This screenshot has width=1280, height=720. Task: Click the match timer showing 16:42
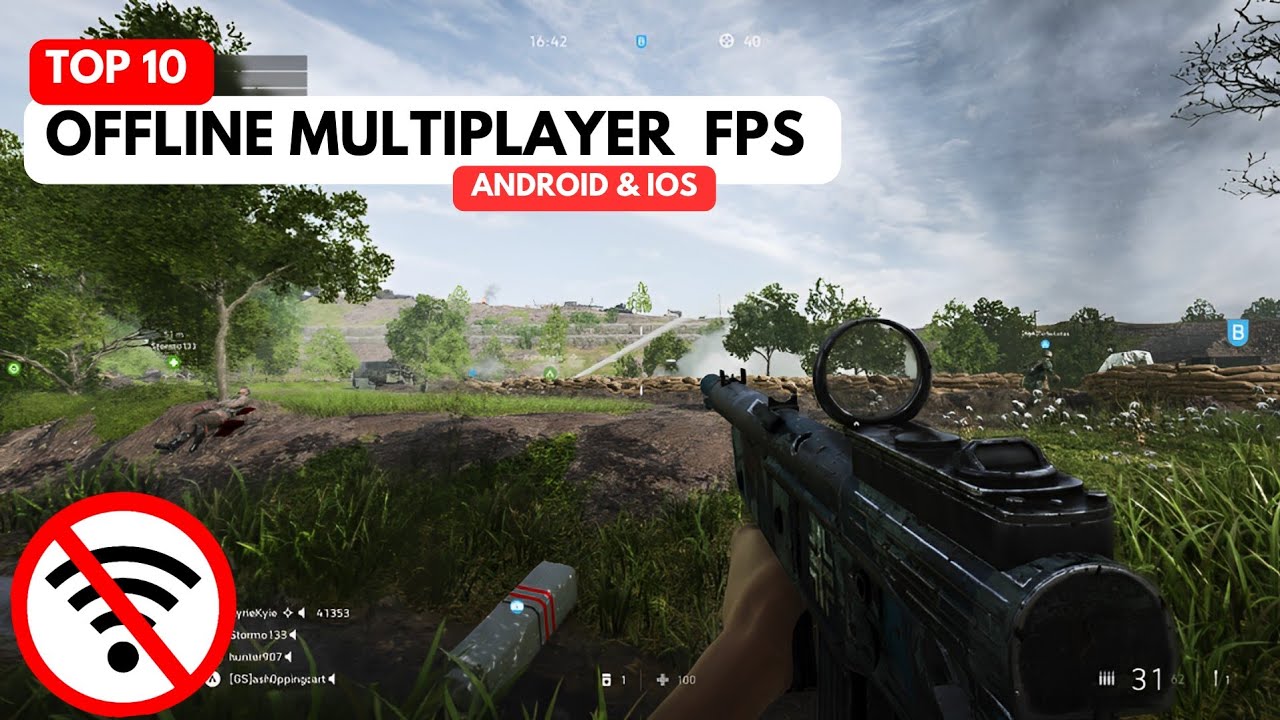[x=549, y=41]
